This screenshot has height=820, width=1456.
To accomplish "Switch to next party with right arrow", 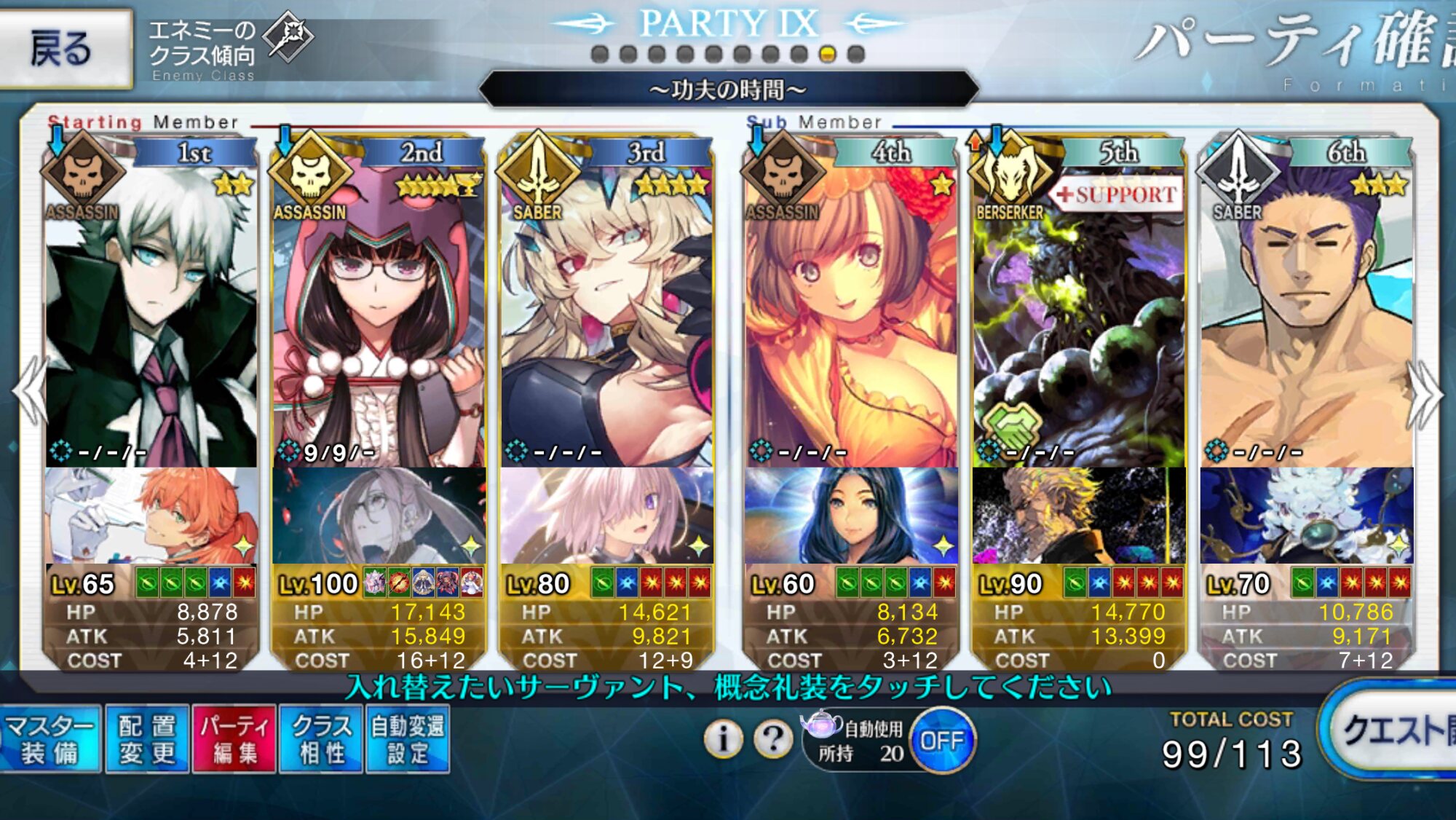I will pos(1425,393).
